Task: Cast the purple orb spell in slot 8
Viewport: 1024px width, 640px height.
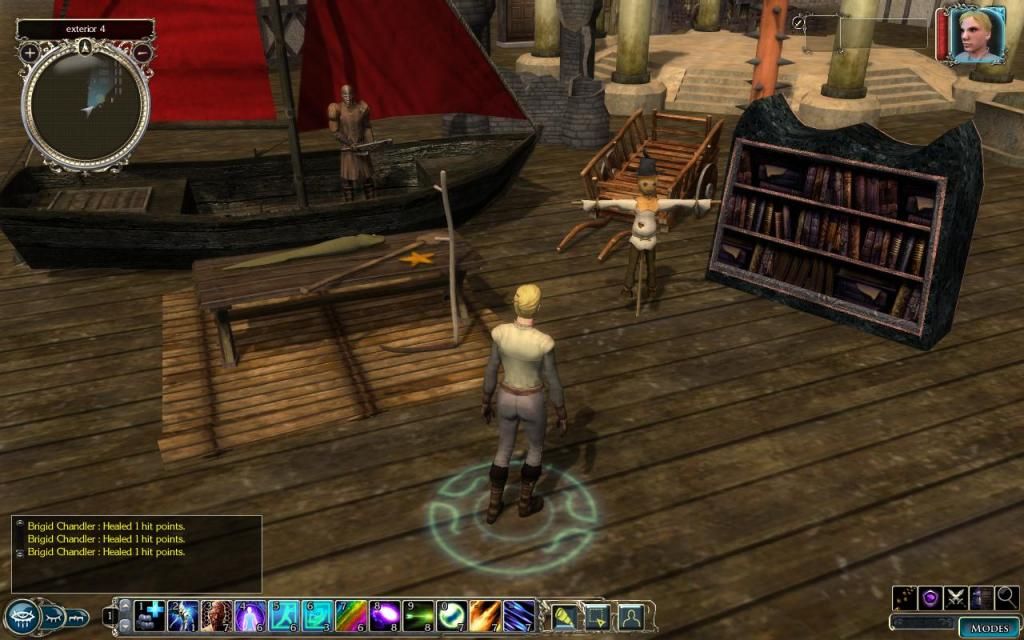Action: pyautogui.click(x=385, y=615)
